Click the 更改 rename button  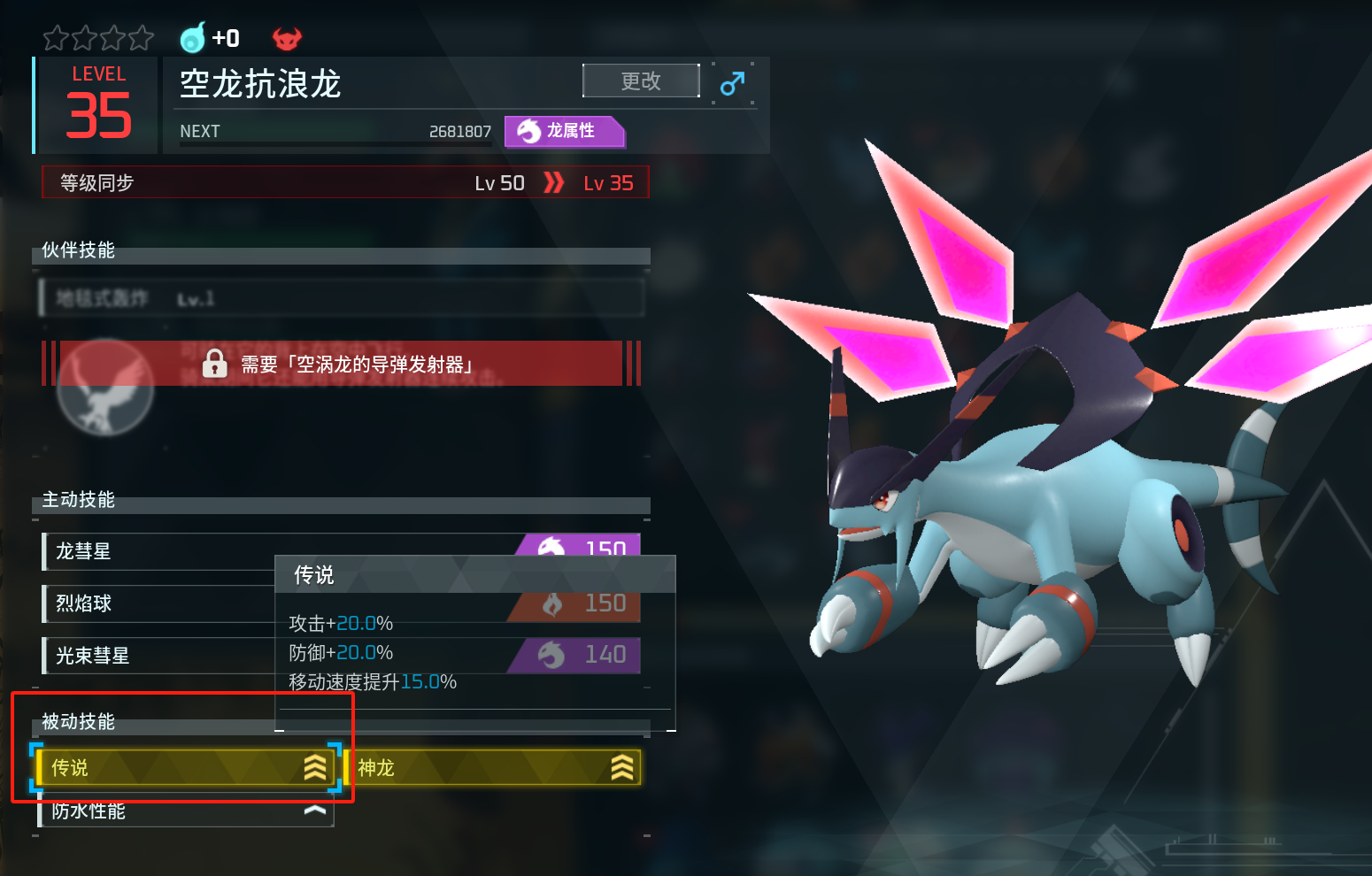click(641, 81)
